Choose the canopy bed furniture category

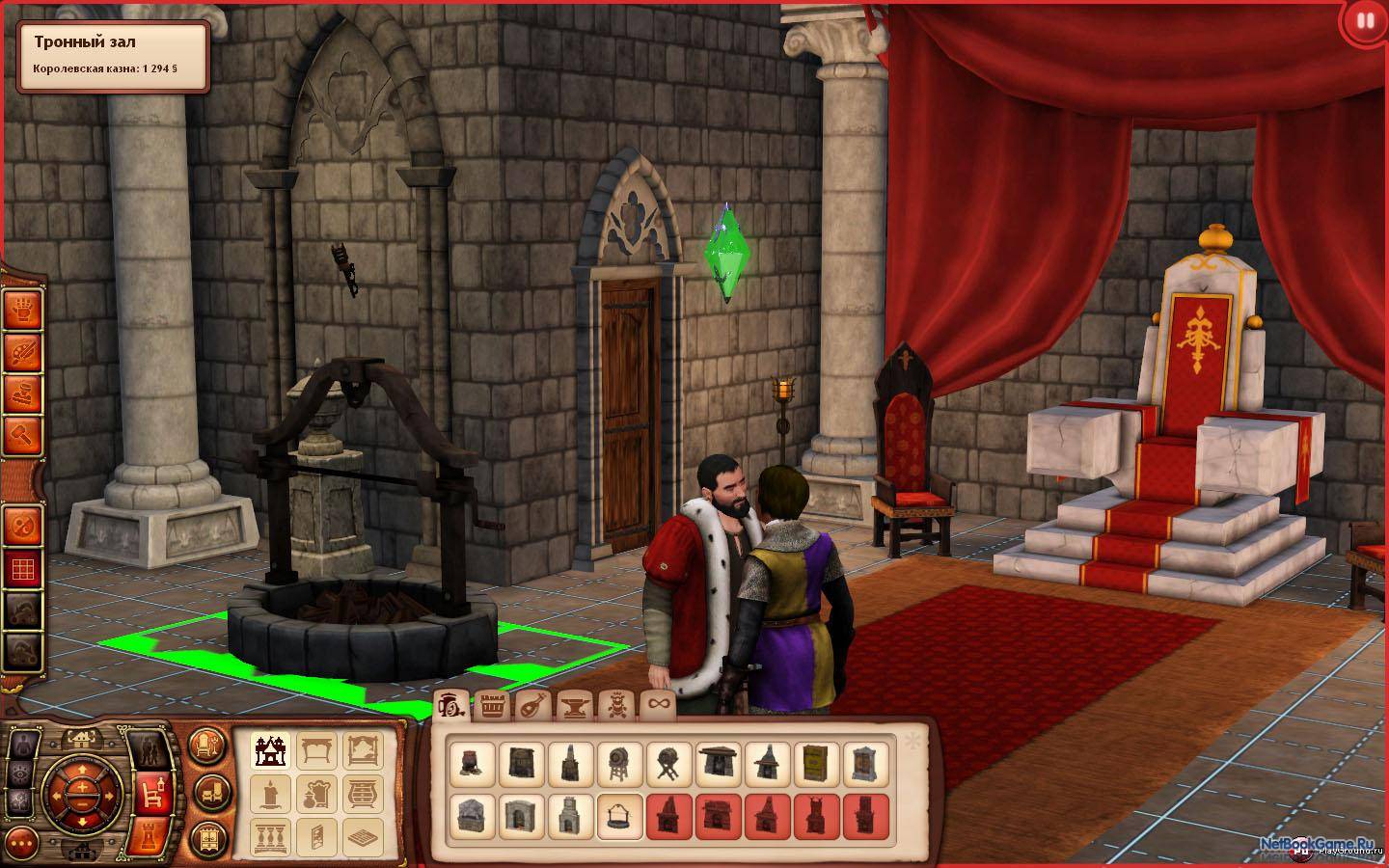click(x=363, y=749)
